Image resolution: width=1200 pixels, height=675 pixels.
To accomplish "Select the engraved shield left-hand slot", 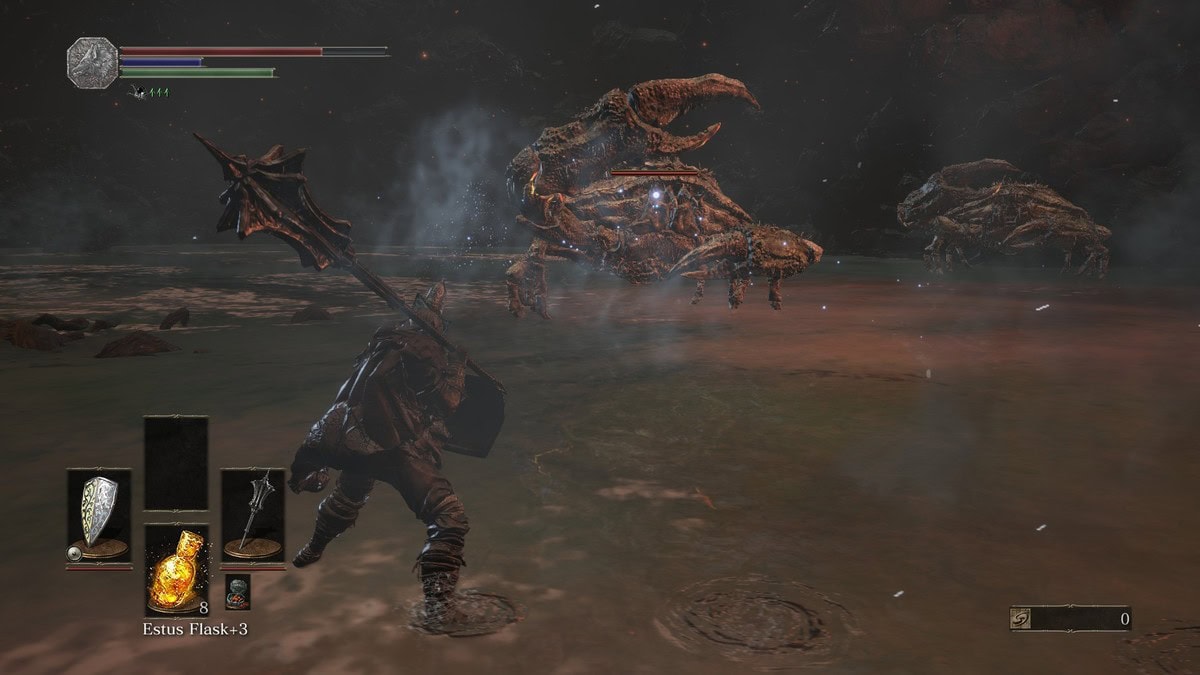I will click(x=99, y=515).
